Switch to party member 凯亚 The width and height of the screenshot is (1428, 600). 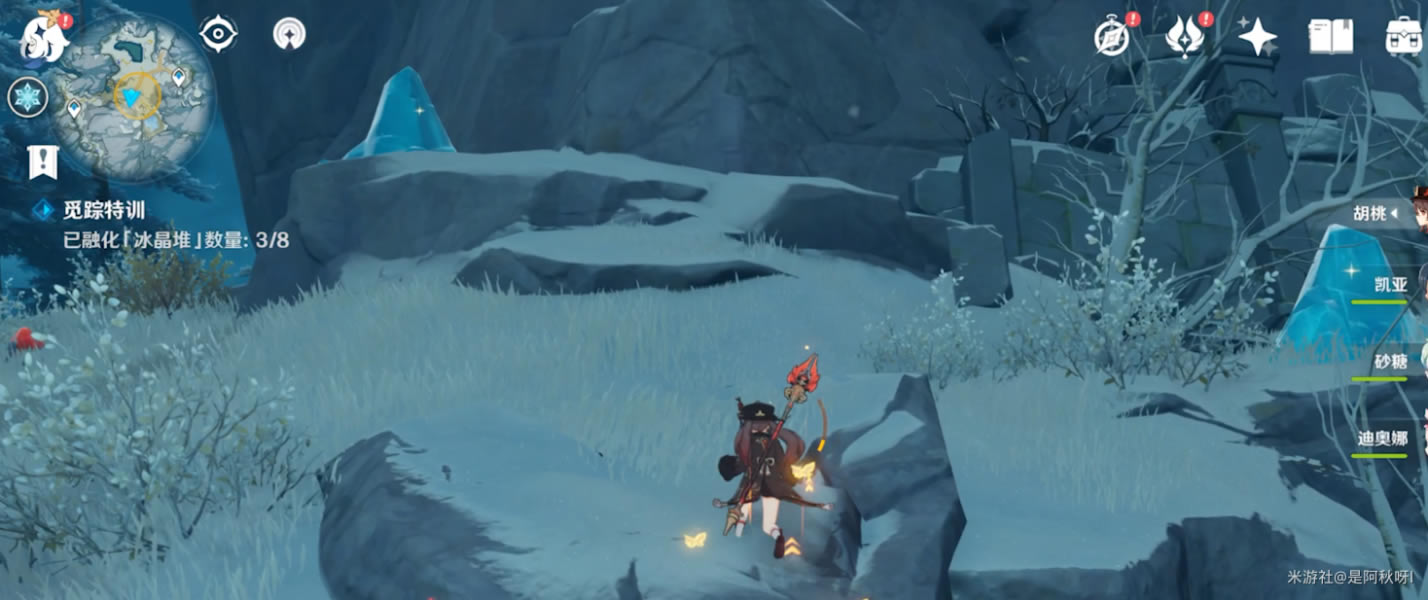coord(1391,286)
